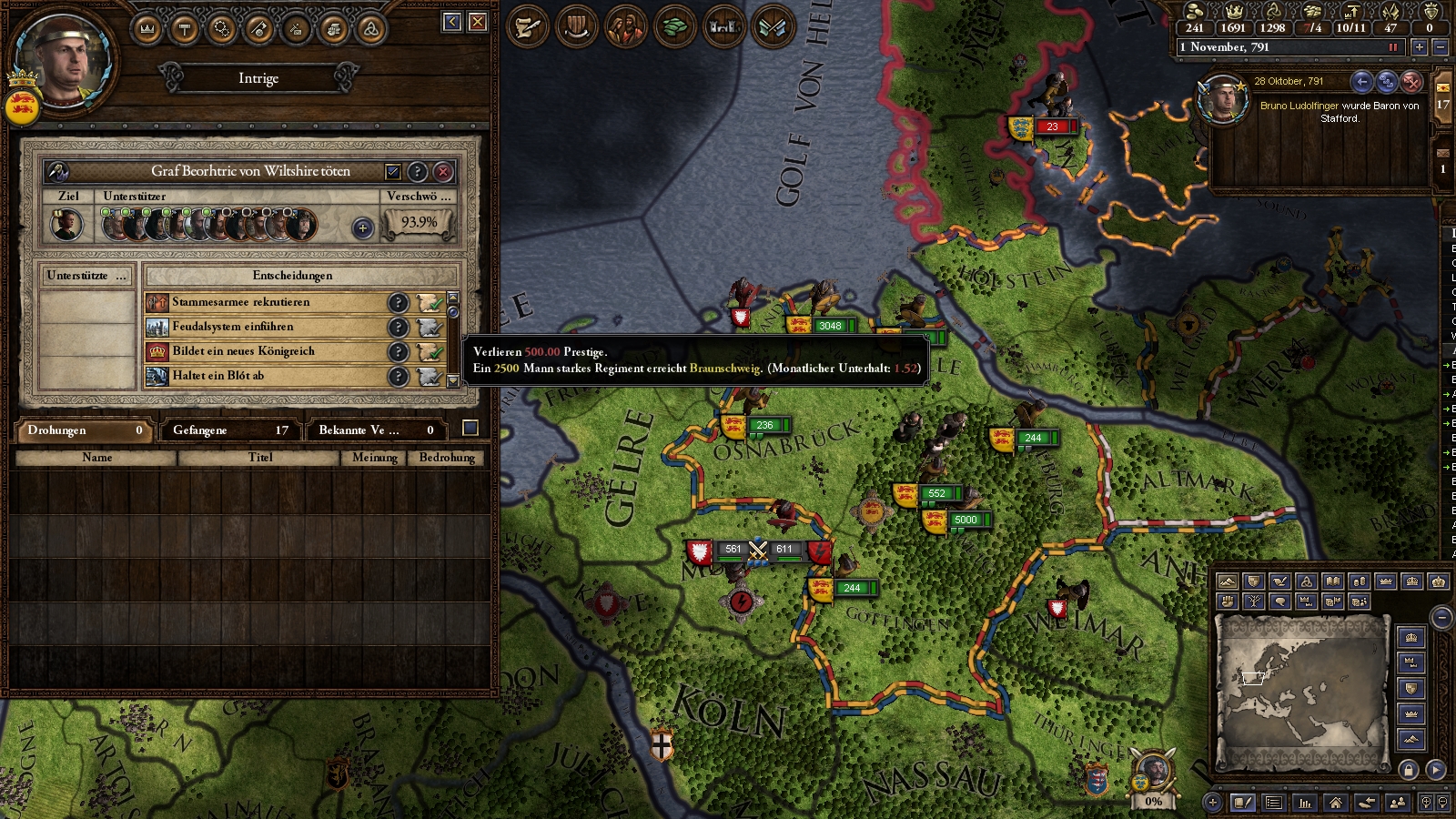Close the Intrige panel
The height and width of the screenshot is (819, 1456).
click(x=478, y=22)
